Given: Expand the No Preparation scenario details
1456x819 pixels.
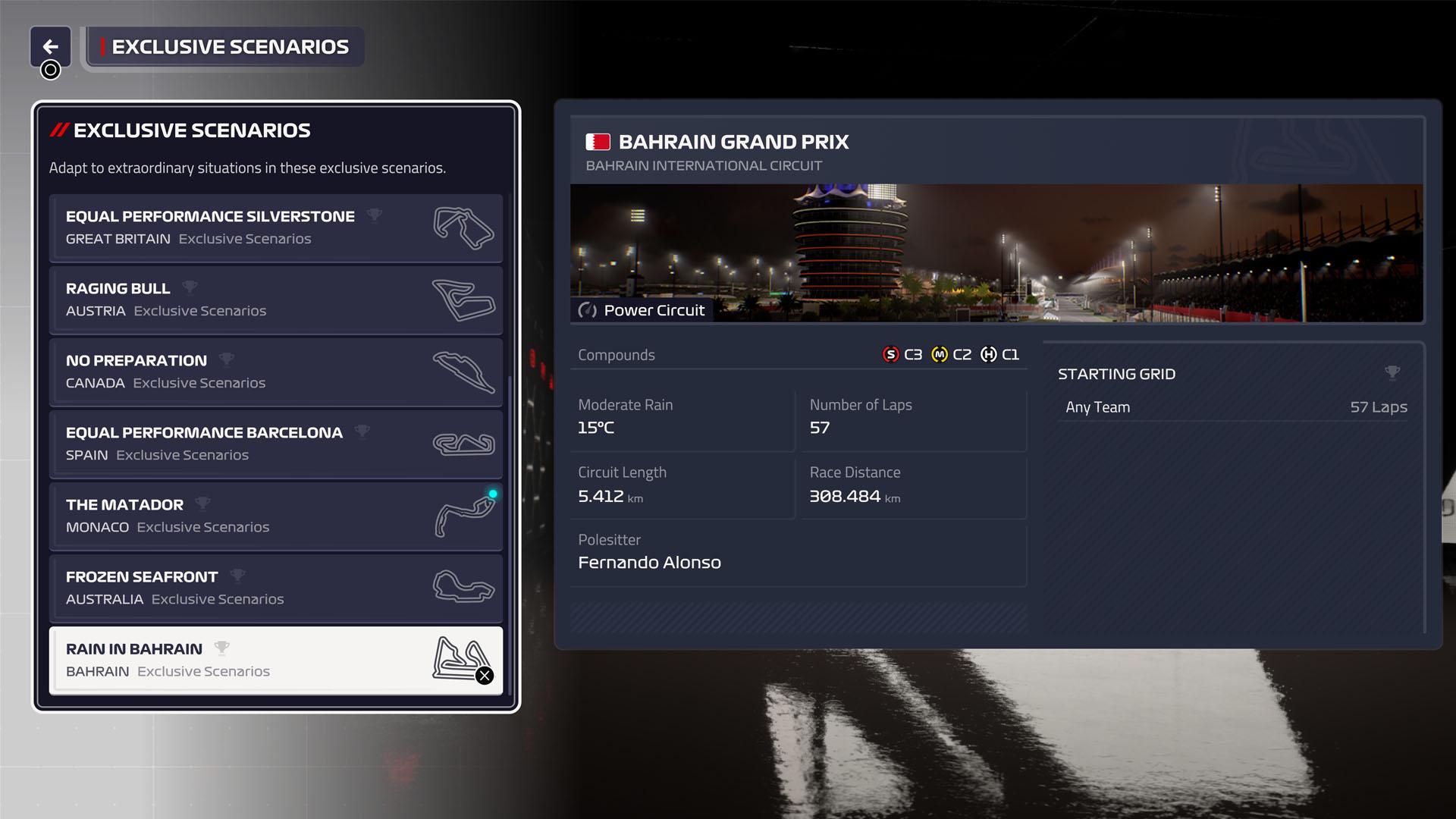Looking at the screenshot, I should 275,371.
